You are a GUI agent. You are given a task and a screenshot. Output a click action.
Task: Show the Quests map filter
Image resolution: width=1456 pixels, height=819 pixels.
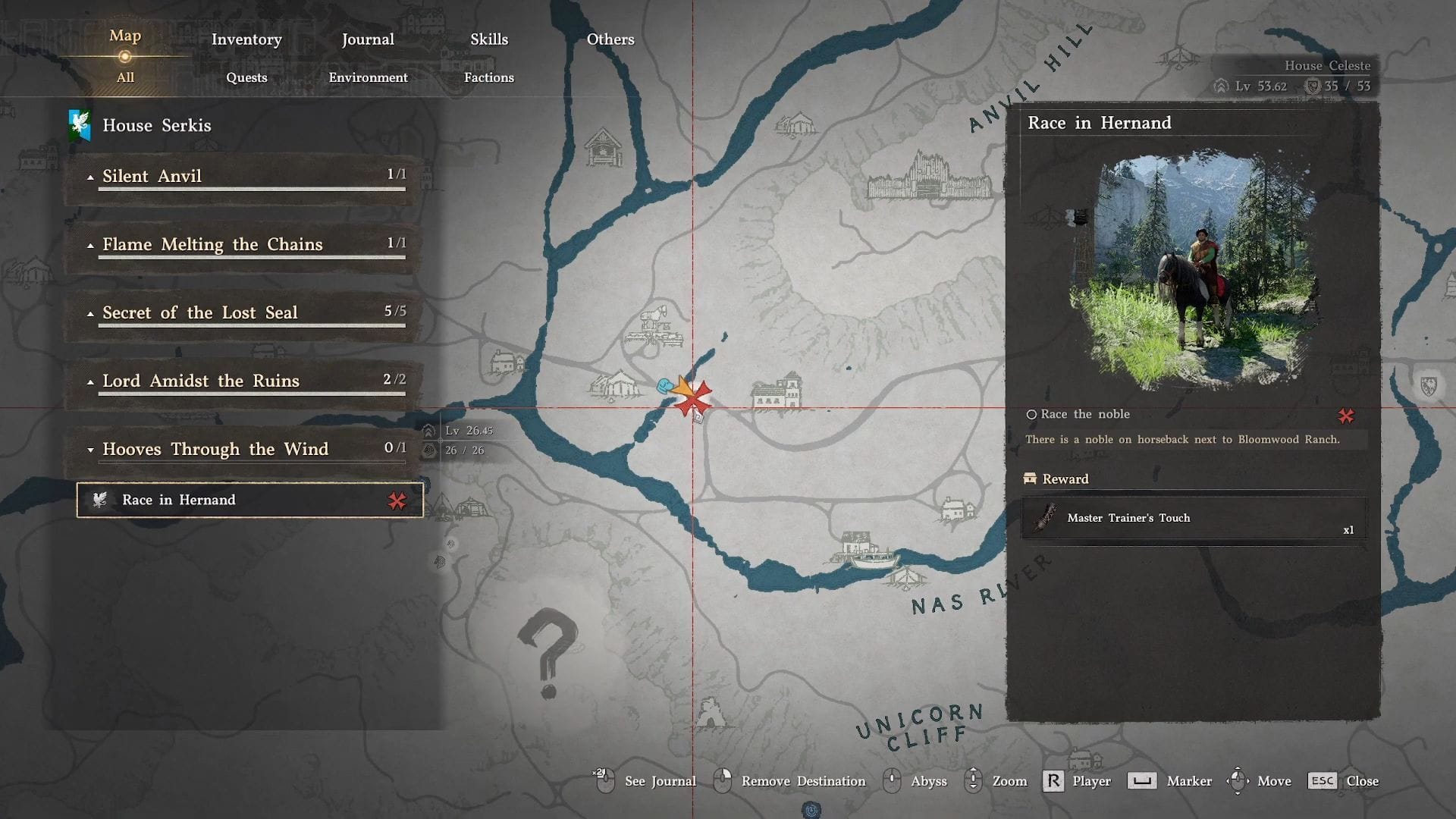coord(246,77)
